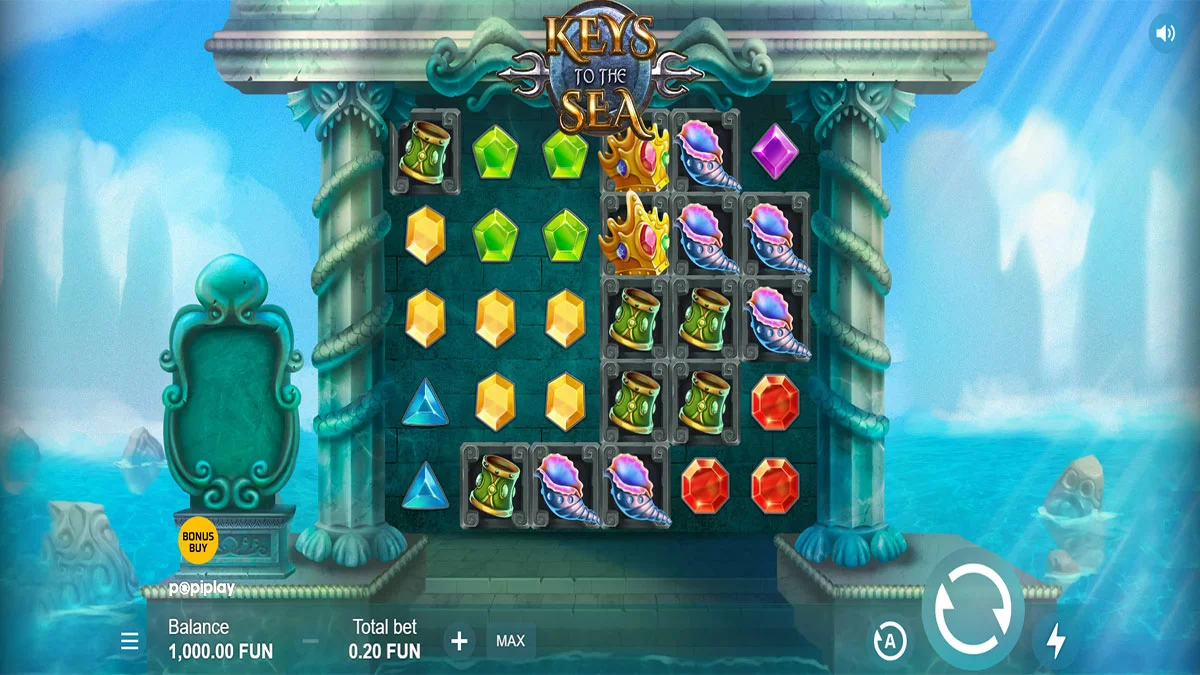This screenshot has width=1200, height=675.
Task: Open the hamburger menu
Action: click(x=130, y=641)
